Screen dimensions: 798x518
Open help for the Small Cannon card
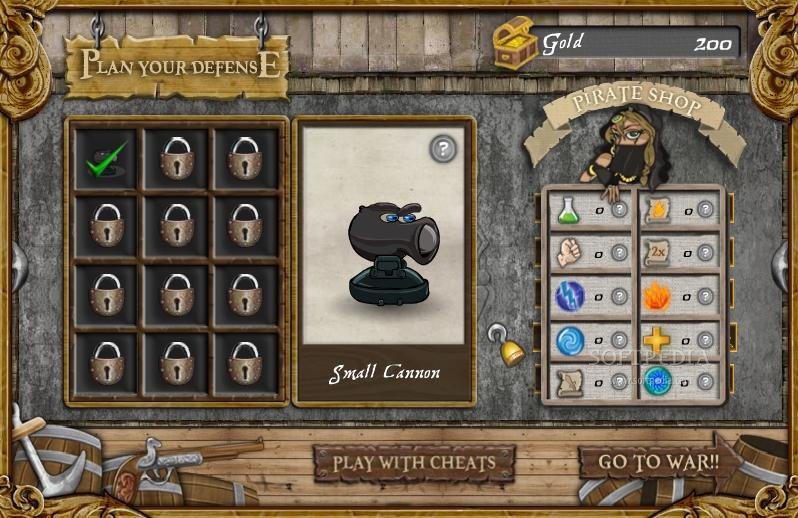(444, 149)
